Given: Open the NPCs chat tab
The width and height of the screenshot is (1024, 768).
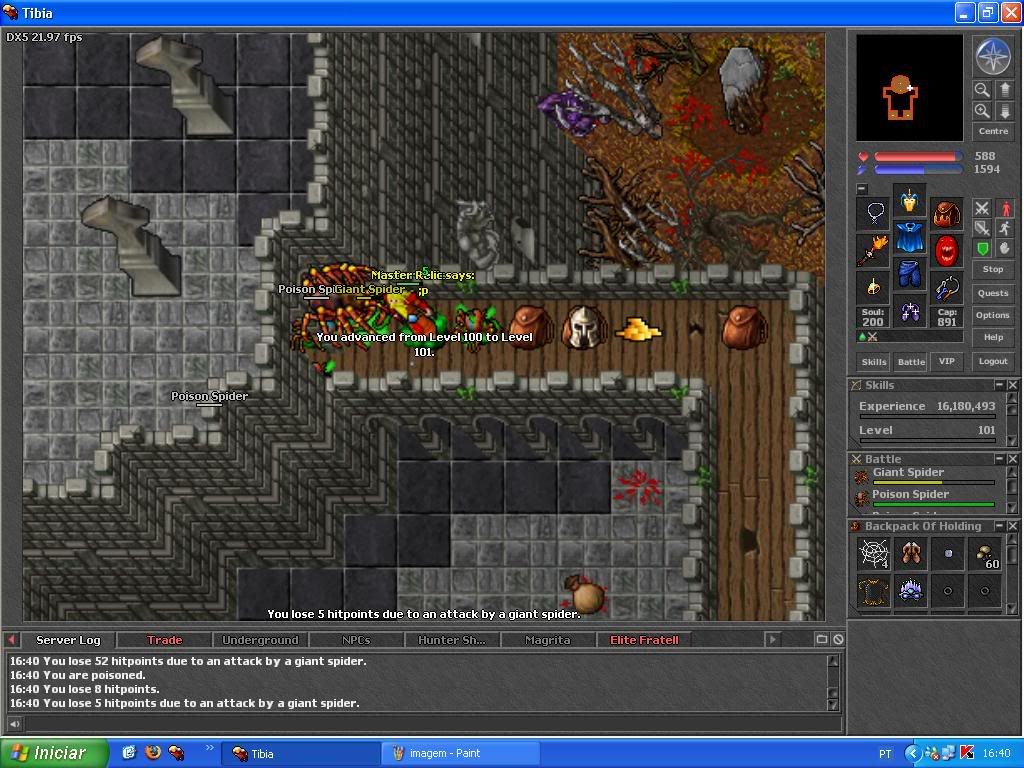Looking at the screenshot, I should [355, 640].
